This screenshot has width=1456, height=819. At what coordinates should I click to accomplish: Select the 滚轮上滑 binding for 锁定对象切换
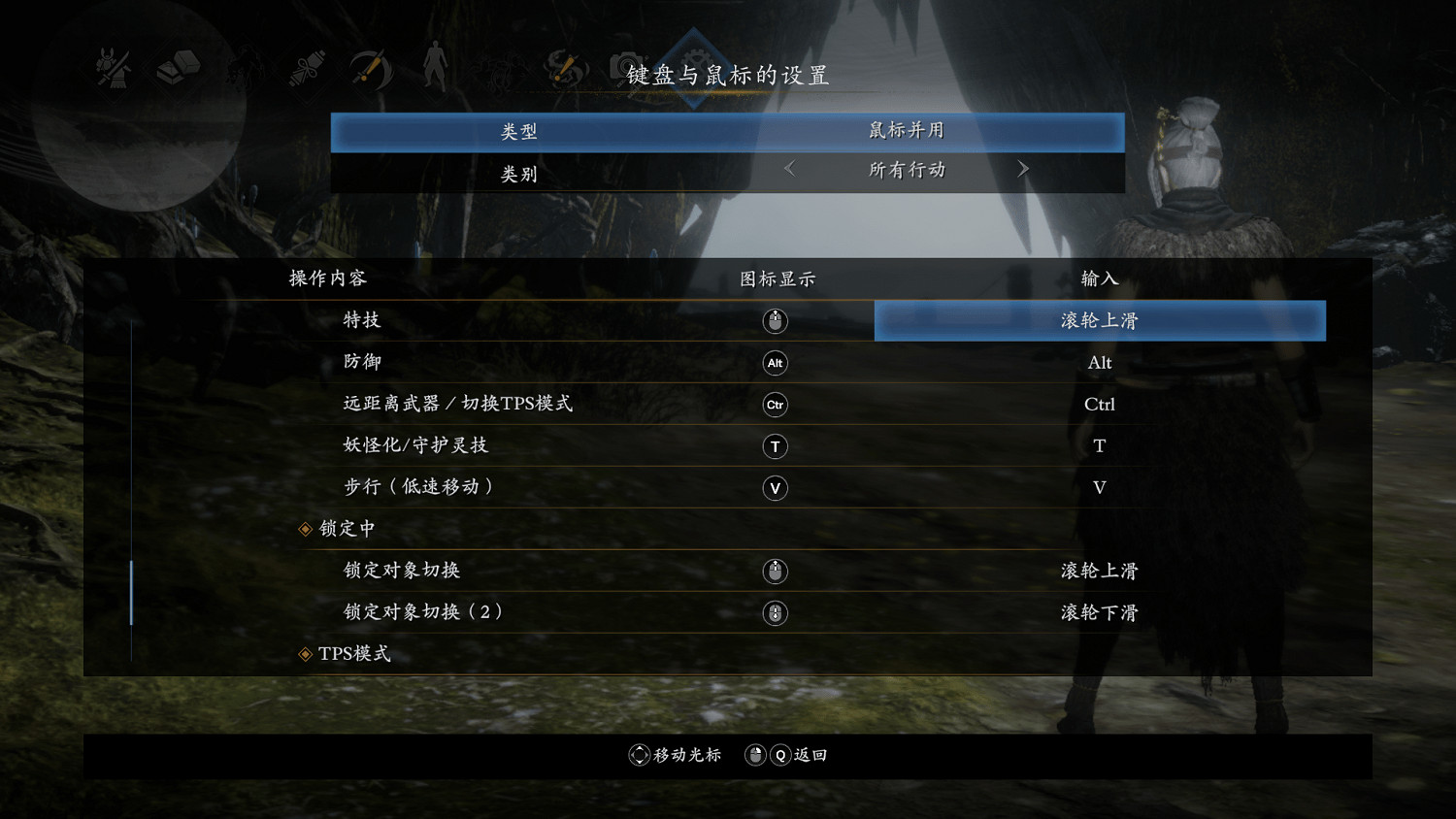(x=1100, y=571)
